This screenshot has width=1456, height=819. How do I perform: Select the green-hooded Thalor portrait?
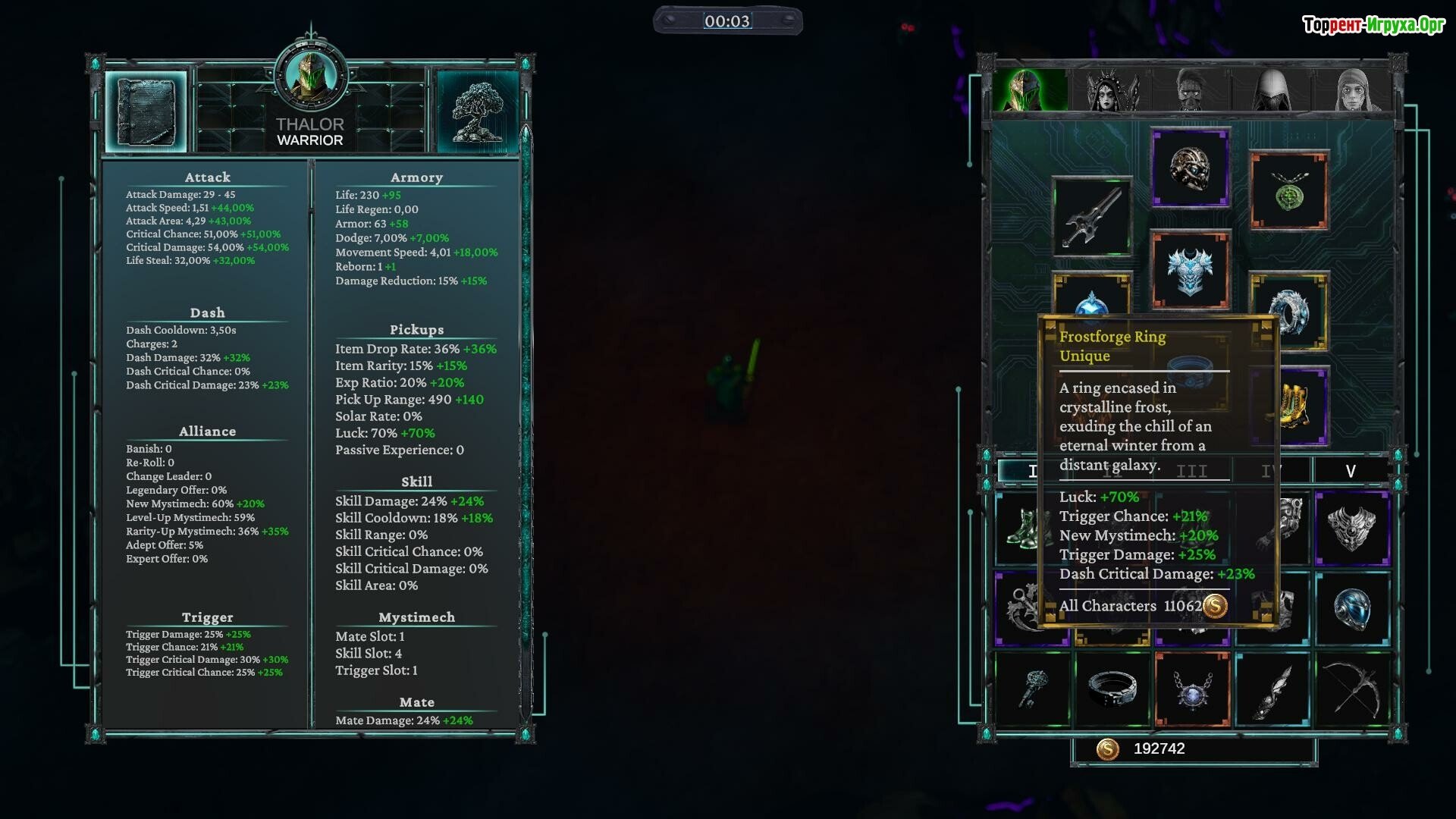[x=1030, y=90]
